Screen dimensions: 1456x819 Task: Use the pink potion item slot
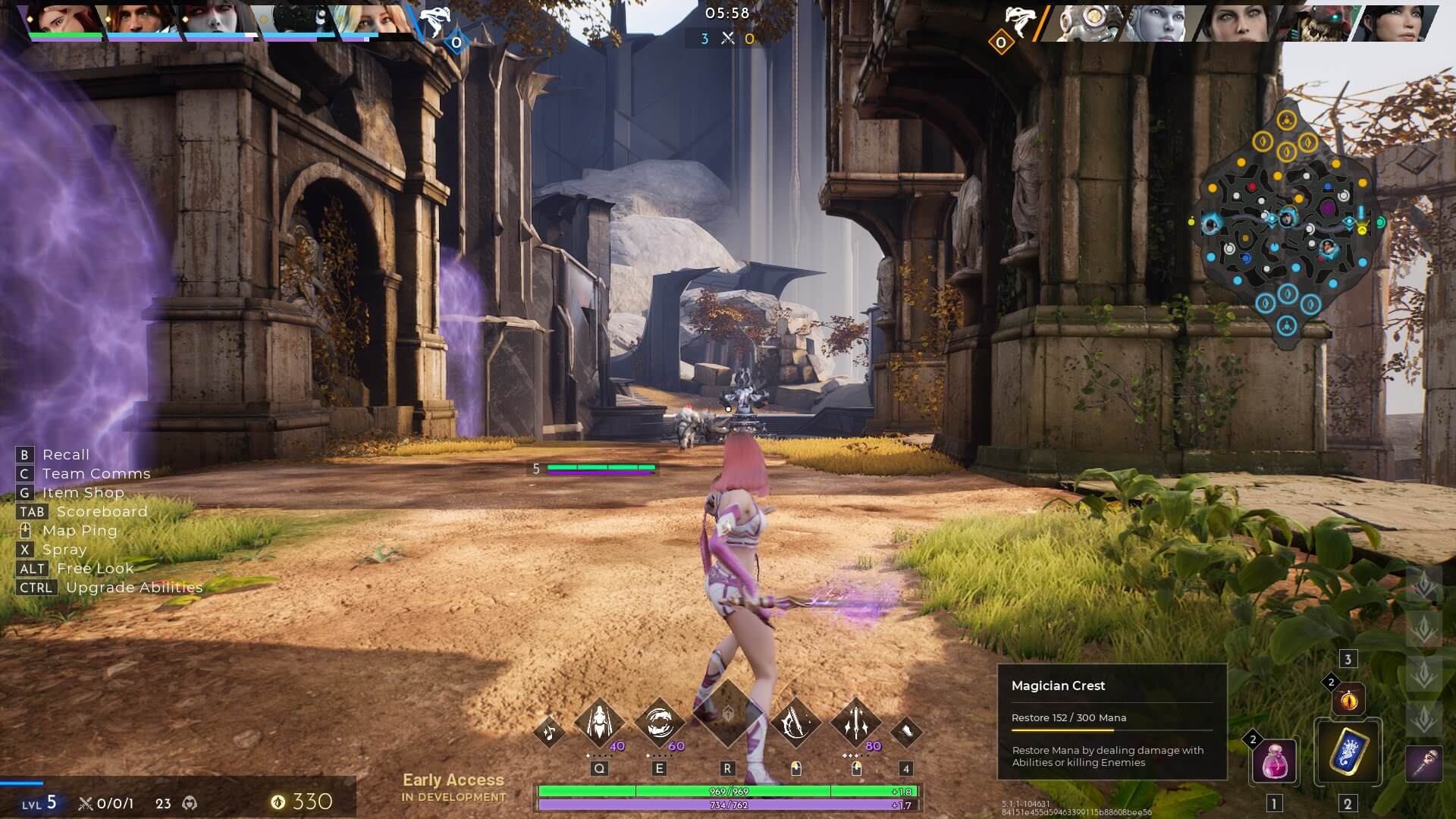point(1275,761)
